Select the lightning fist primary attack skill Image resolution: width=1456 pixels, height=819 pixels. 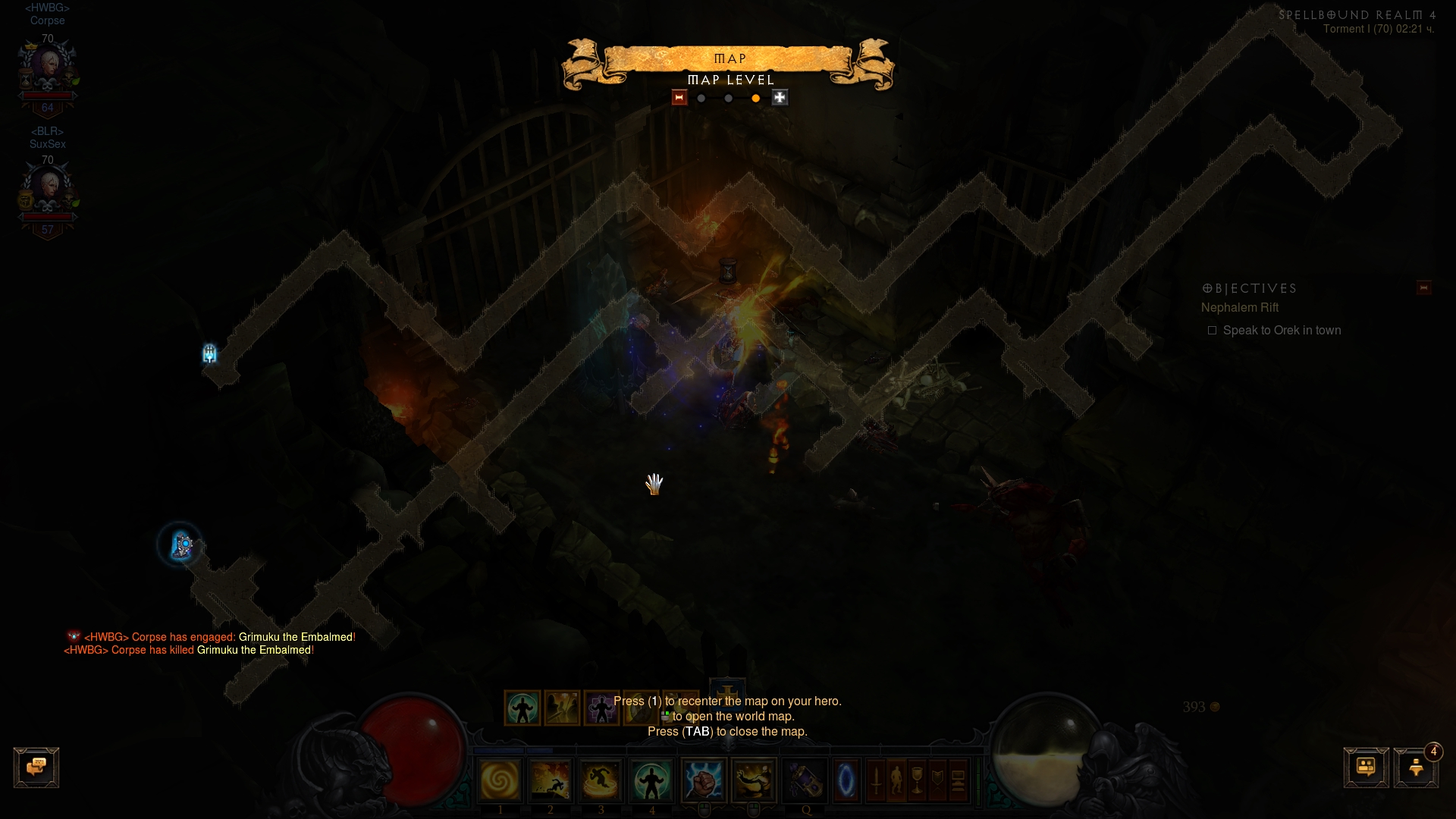704,780
